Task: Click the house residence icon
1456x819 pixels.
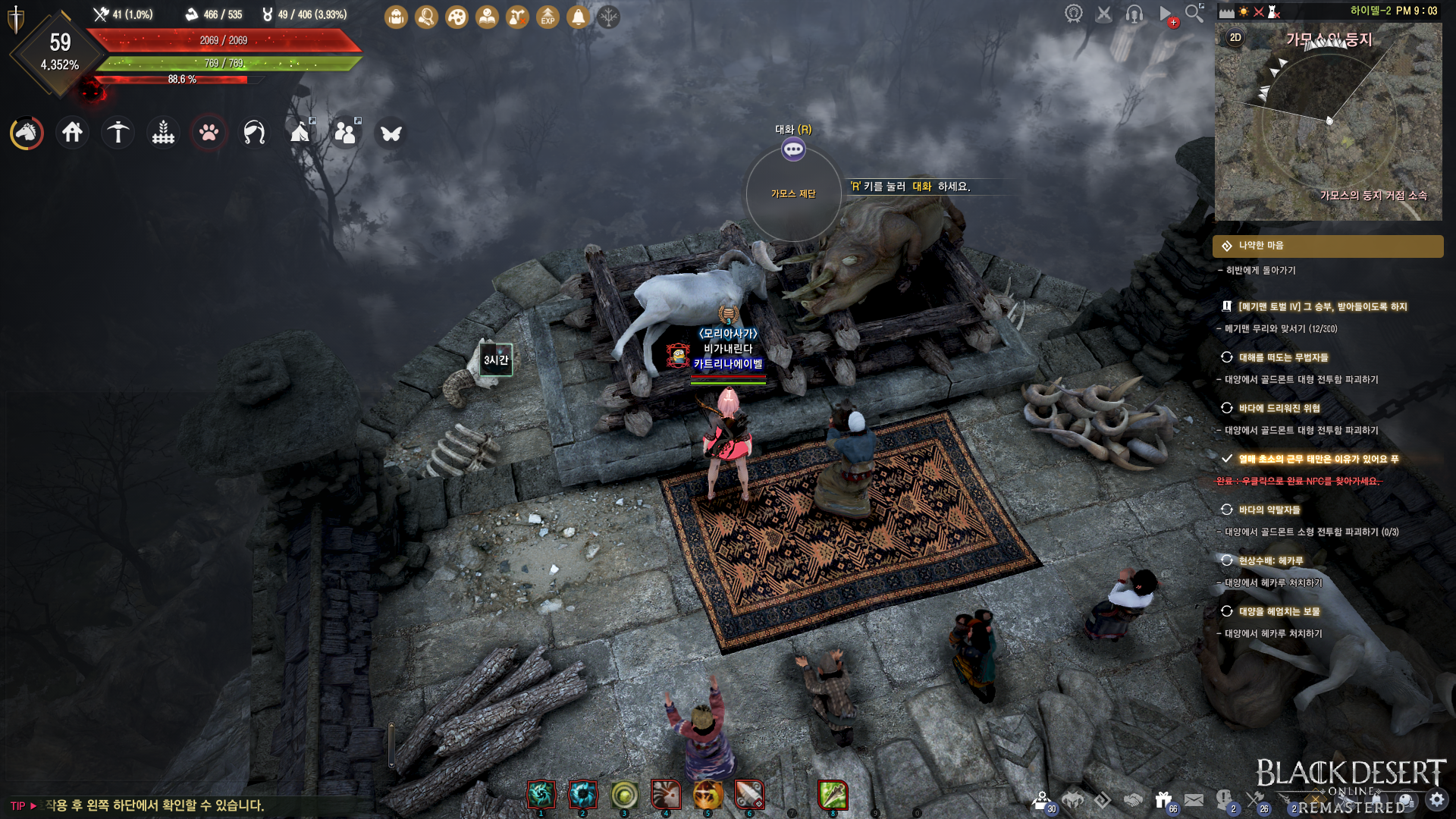Action: pos(72,133)
